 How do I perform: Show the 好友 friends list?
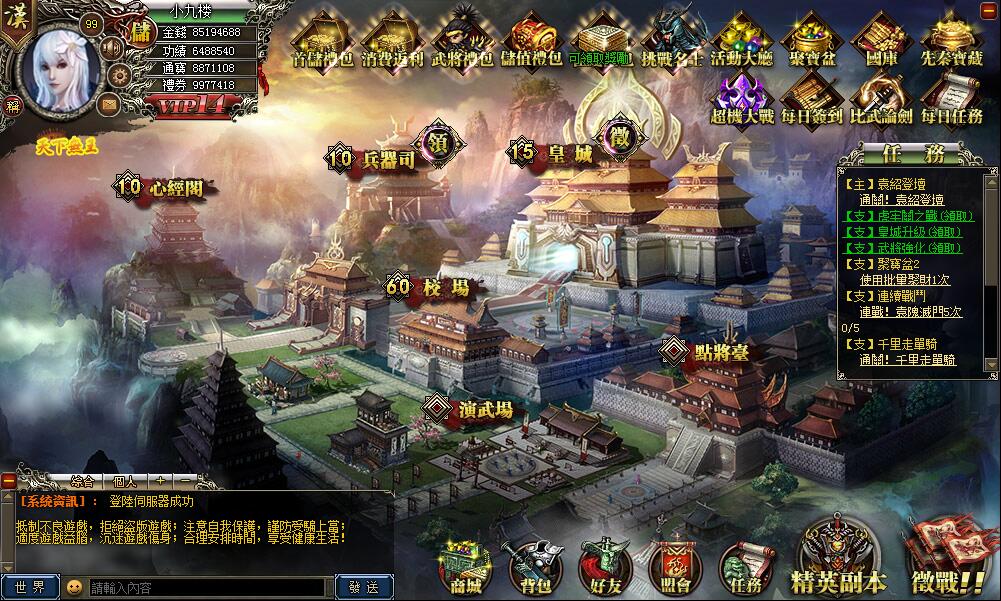pos(604,565)
